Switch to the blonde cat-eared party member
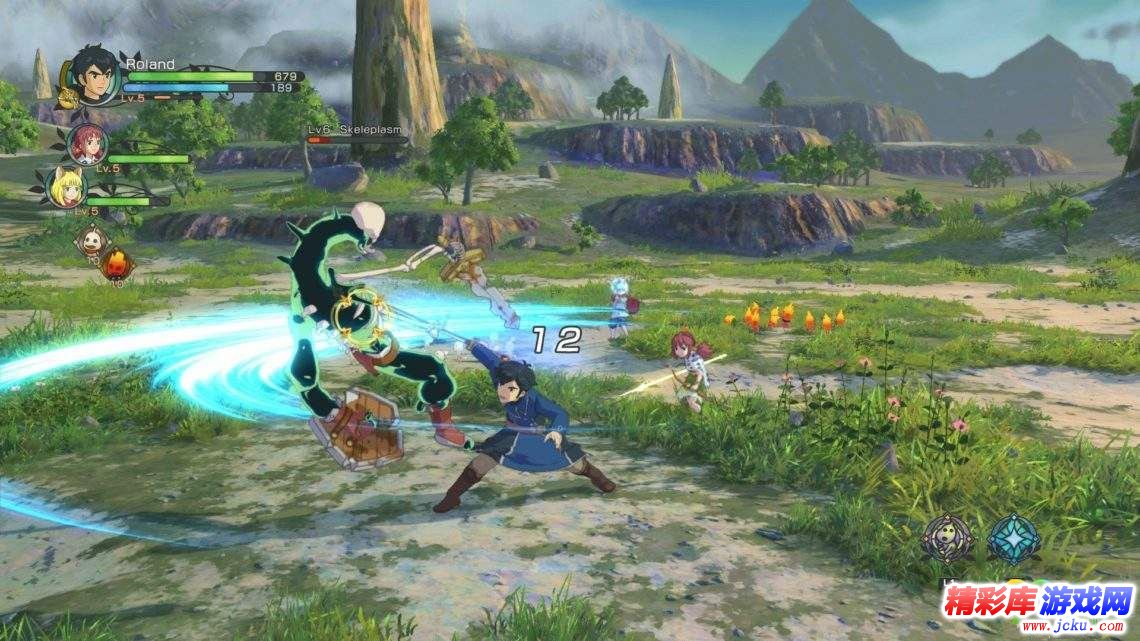The width and height of the screenshot is (1140, 641). coord(69,187)
